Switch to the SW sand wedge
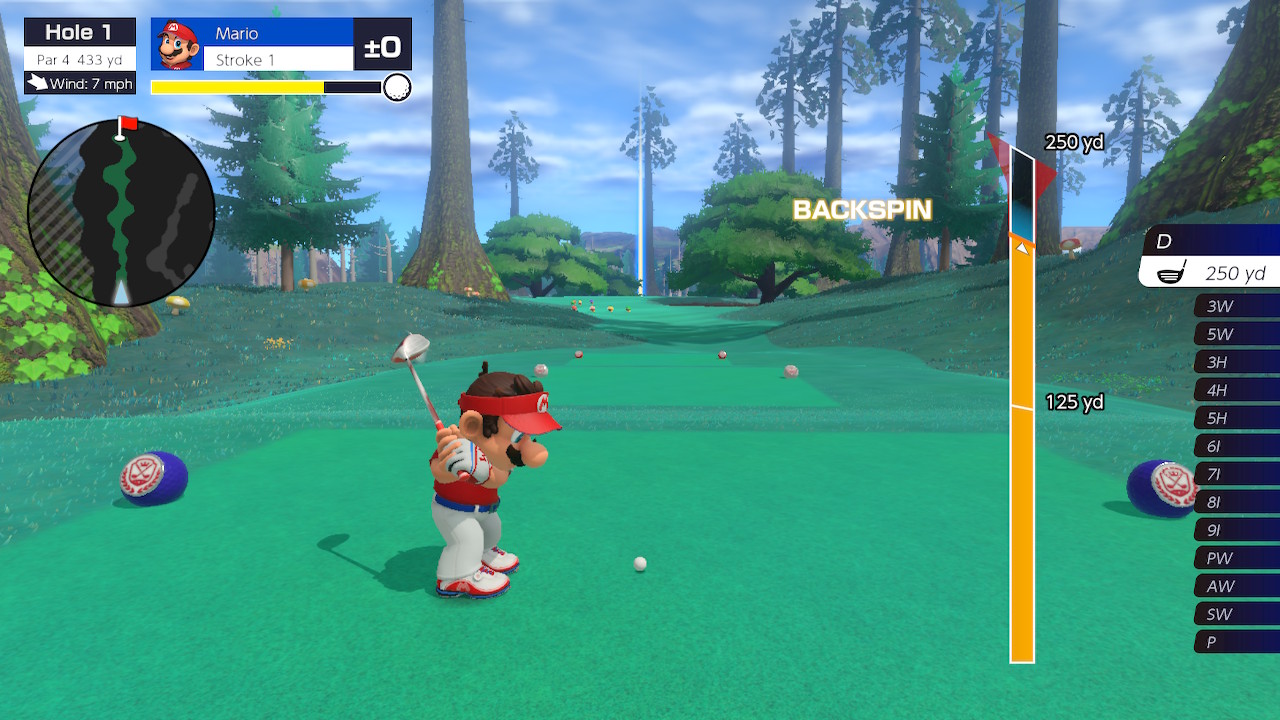This screenshot has width=1280, height=720. 1236,614
